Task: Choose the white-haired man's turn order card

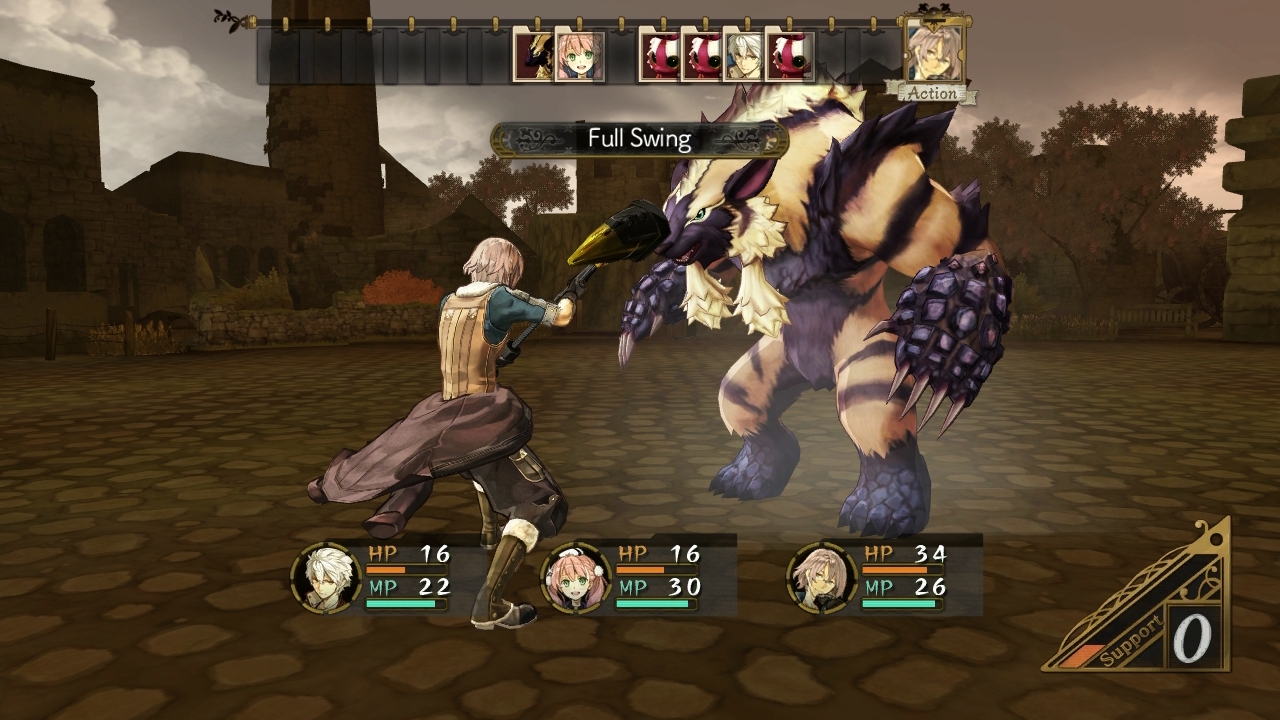Action: click(x=743, y=56)
